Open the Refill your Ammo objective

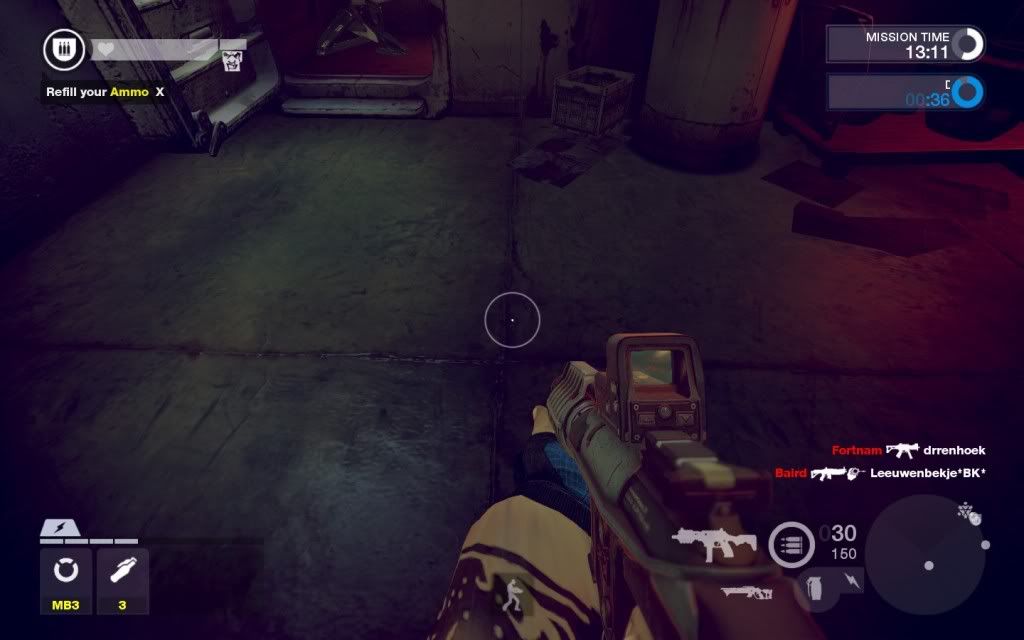tap(105, 92)
